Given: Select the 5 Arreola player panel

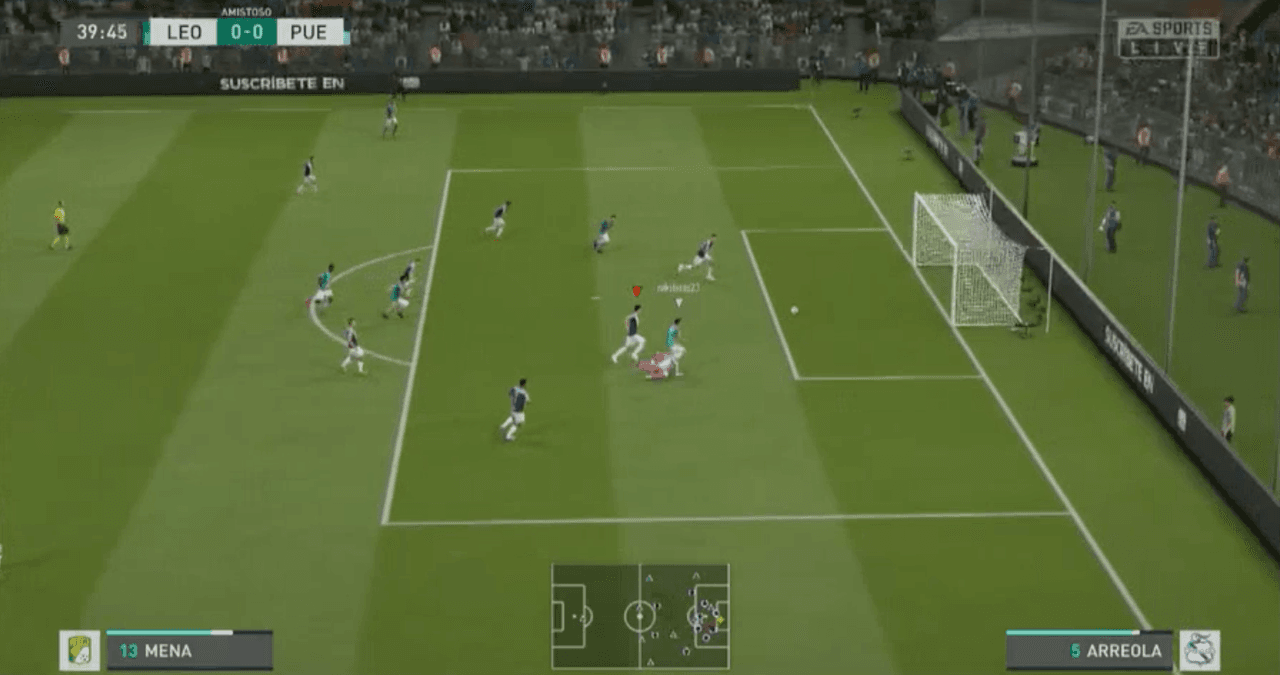Looking at the screenshot, I should [1089, 650].
